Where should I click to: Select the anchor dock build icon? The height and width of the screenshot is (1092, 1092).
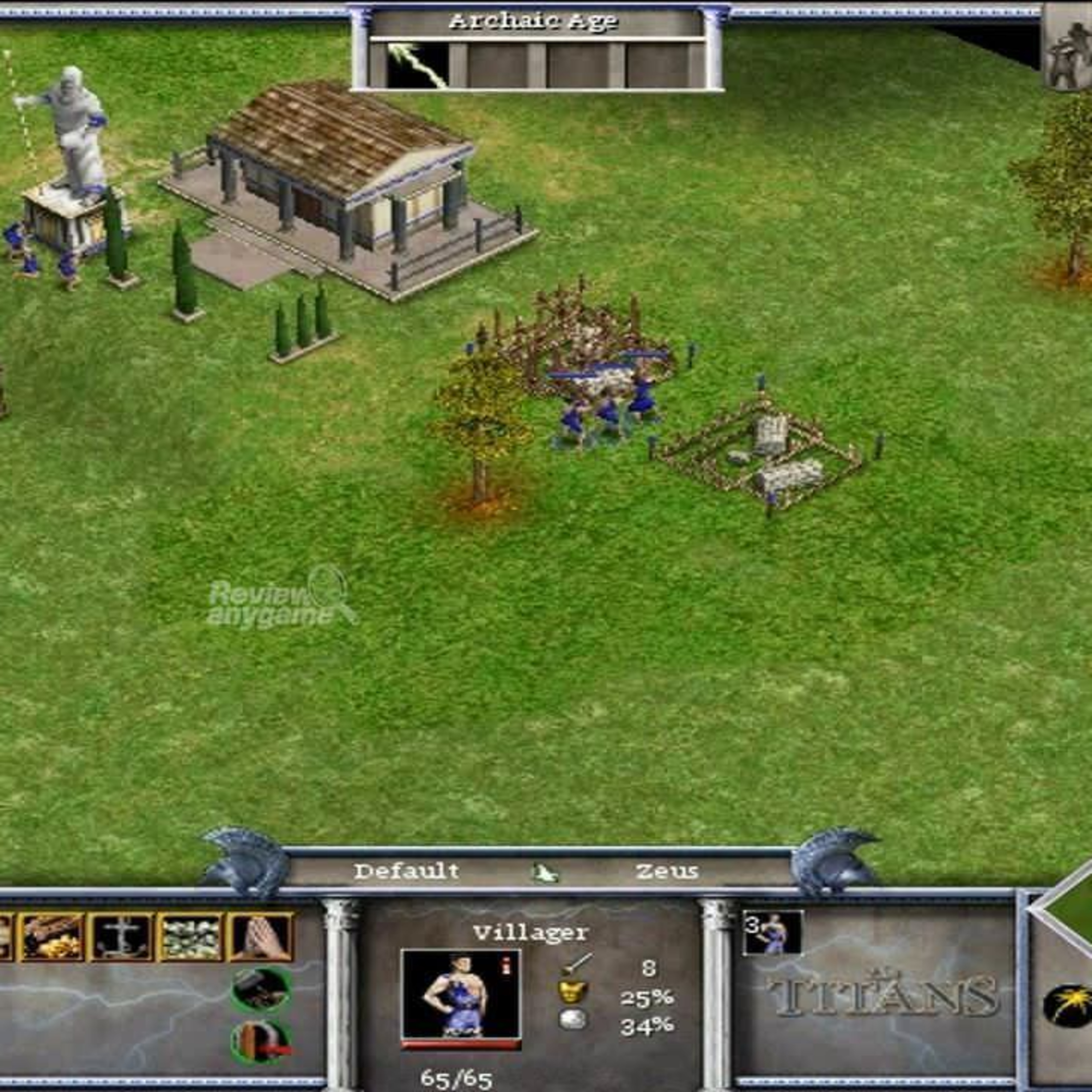[122, 937]
